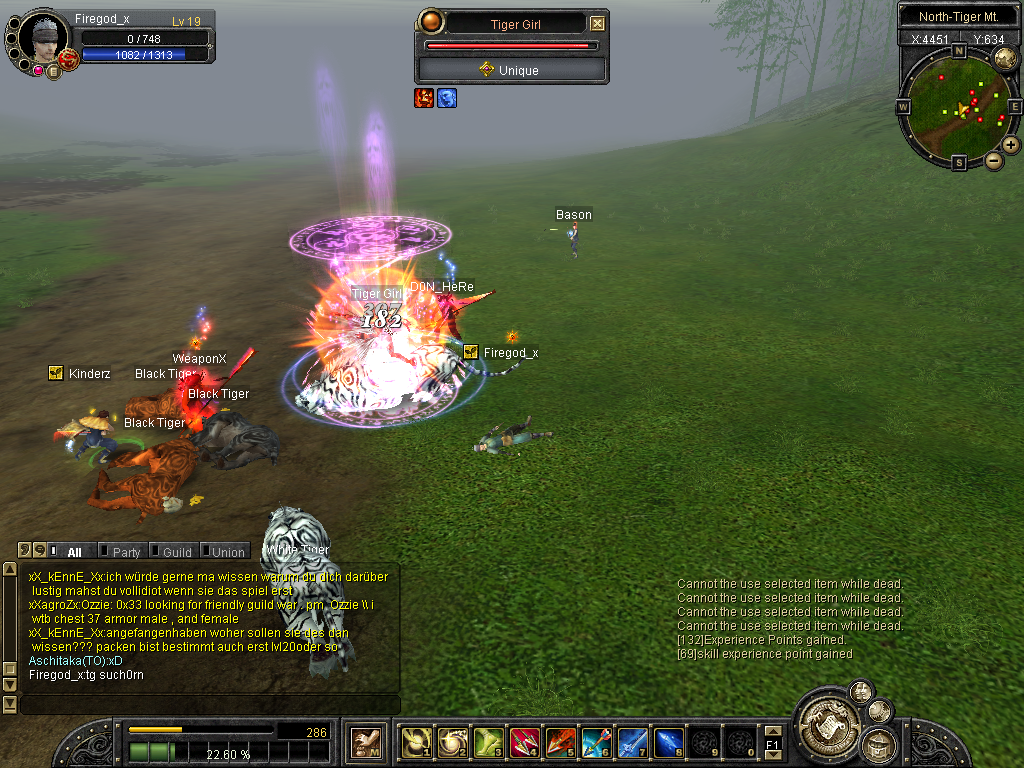This screenshot has width=1024, height=768.
Task: Toggle the flexing arm icon marked M
Action: 366,742
